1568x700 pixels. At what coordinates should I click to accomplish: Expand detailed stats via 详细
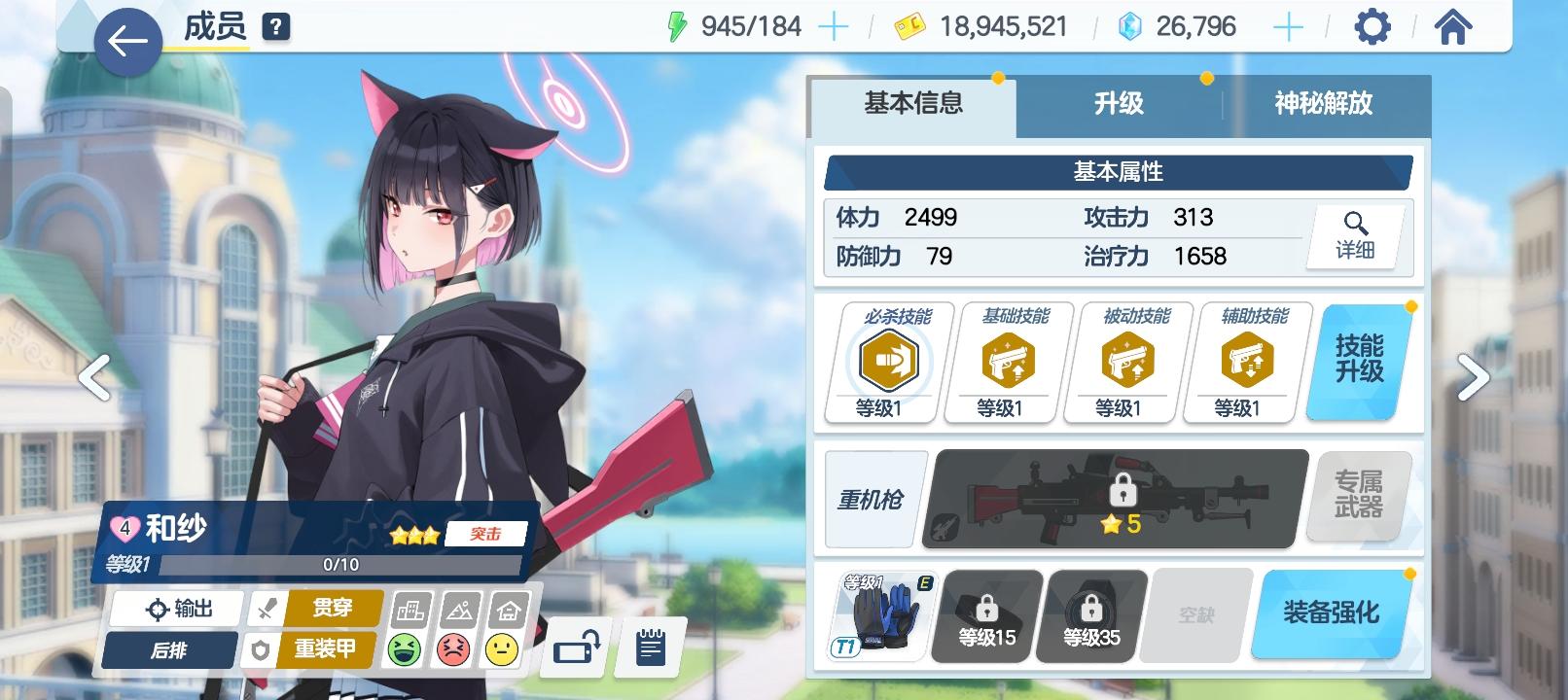pyautogui.click(x=1354, y=236)
